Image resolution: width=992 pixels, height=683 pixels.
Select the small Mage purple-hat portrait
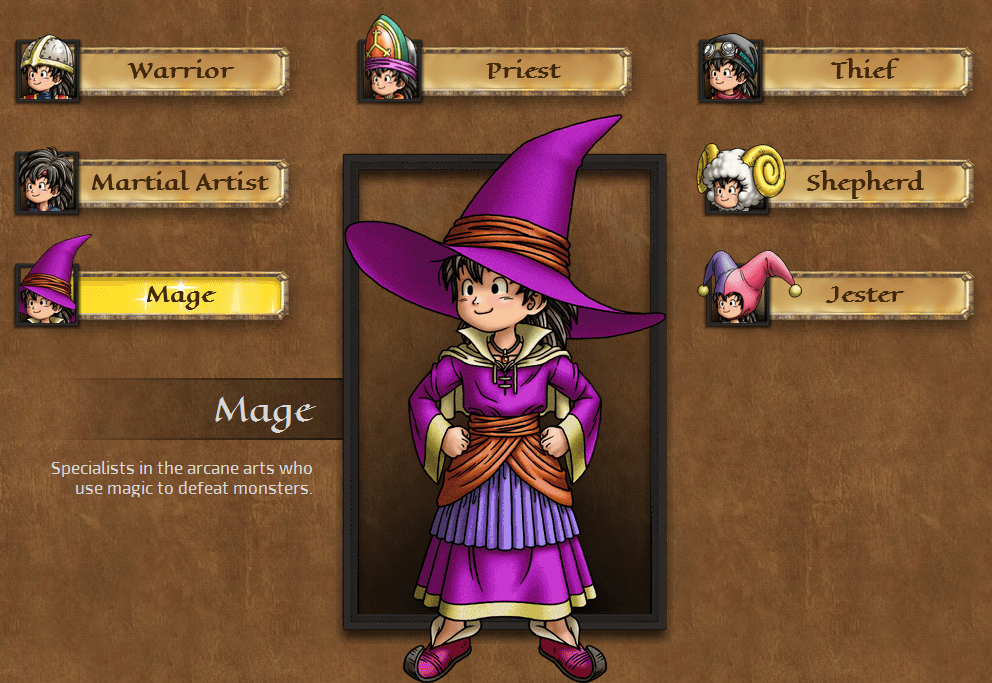pyautogui.click(x=47, y=290)
